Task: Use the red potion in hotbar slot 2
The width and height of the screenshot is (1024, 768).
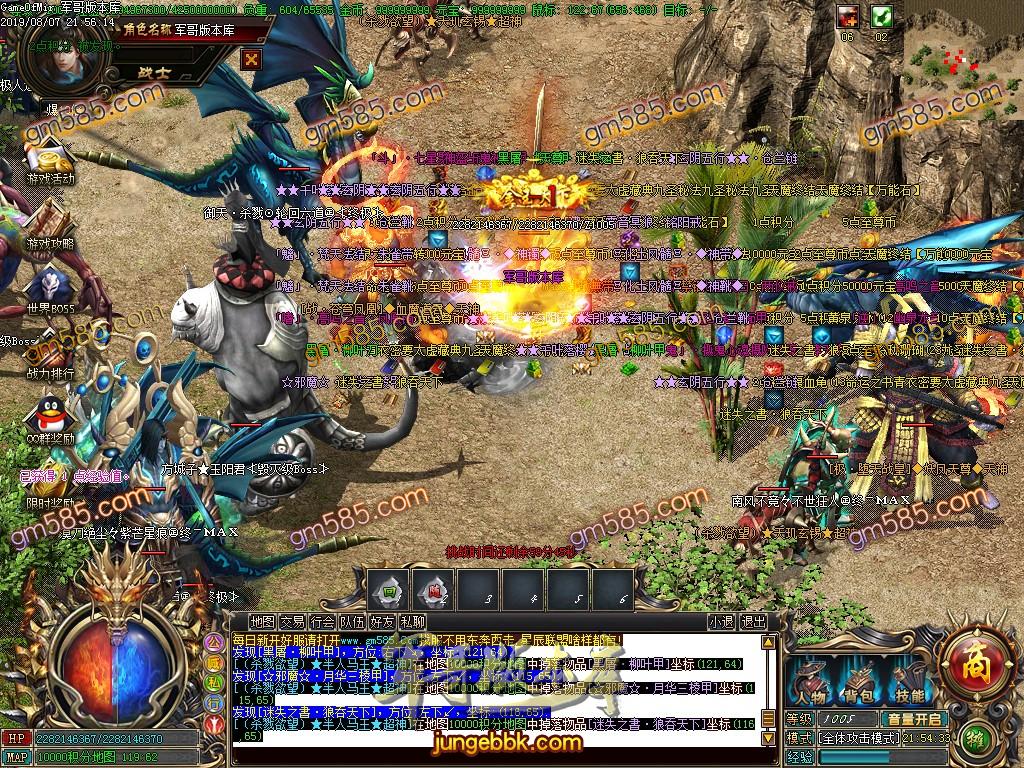Action: pyautogui.click(x=433, y=589)
